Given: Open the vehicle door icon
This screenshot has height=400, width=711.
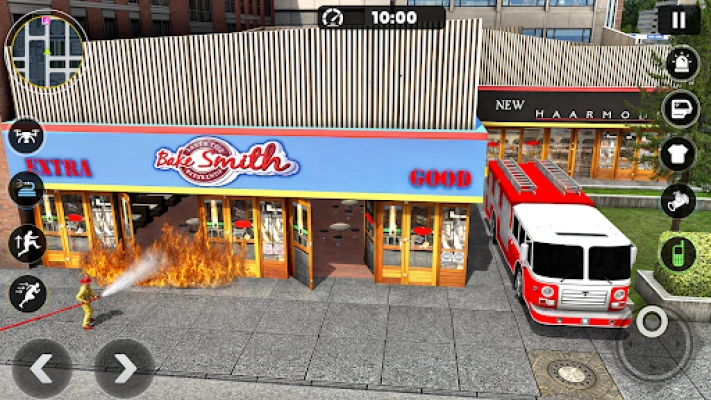Looking at the screenshot, I should click(x=679, y=109).
